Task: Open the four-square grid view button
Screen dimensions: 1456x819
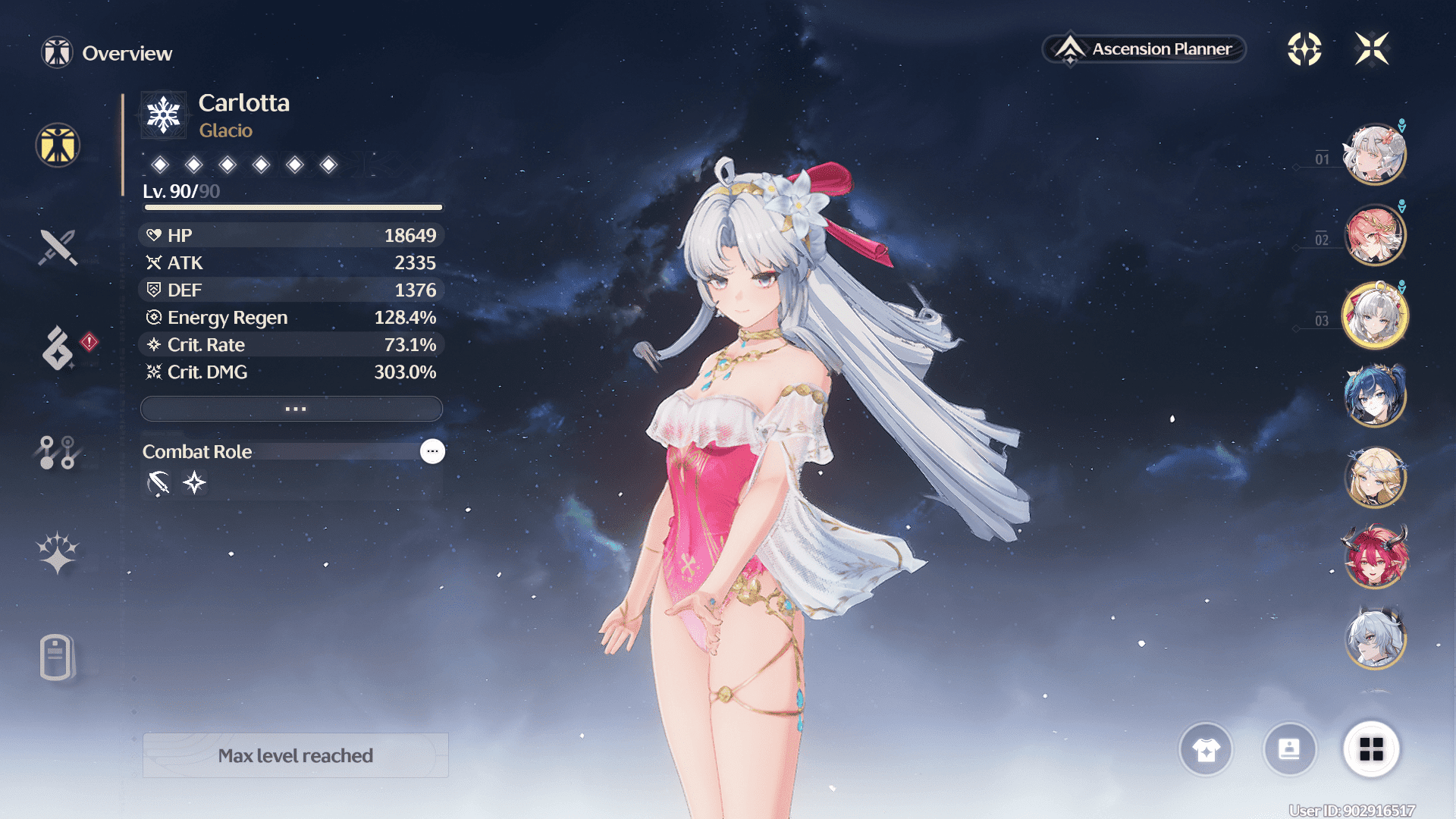Action: pyautogui.click(x=1371, y=749)
